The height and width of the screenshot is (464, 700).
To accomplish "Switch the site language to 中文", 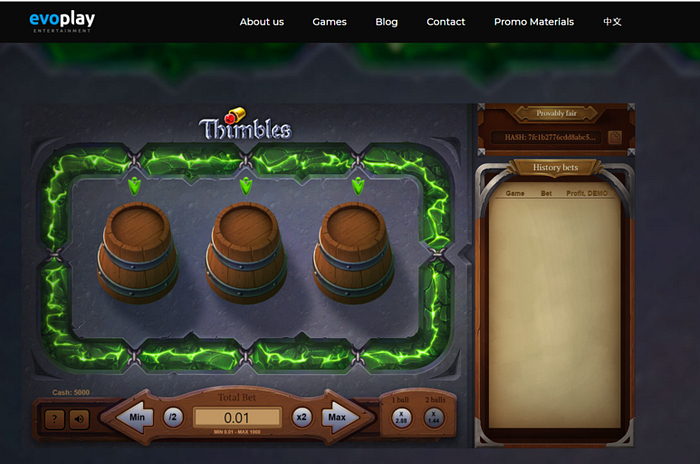I will [x=612, y=22].
